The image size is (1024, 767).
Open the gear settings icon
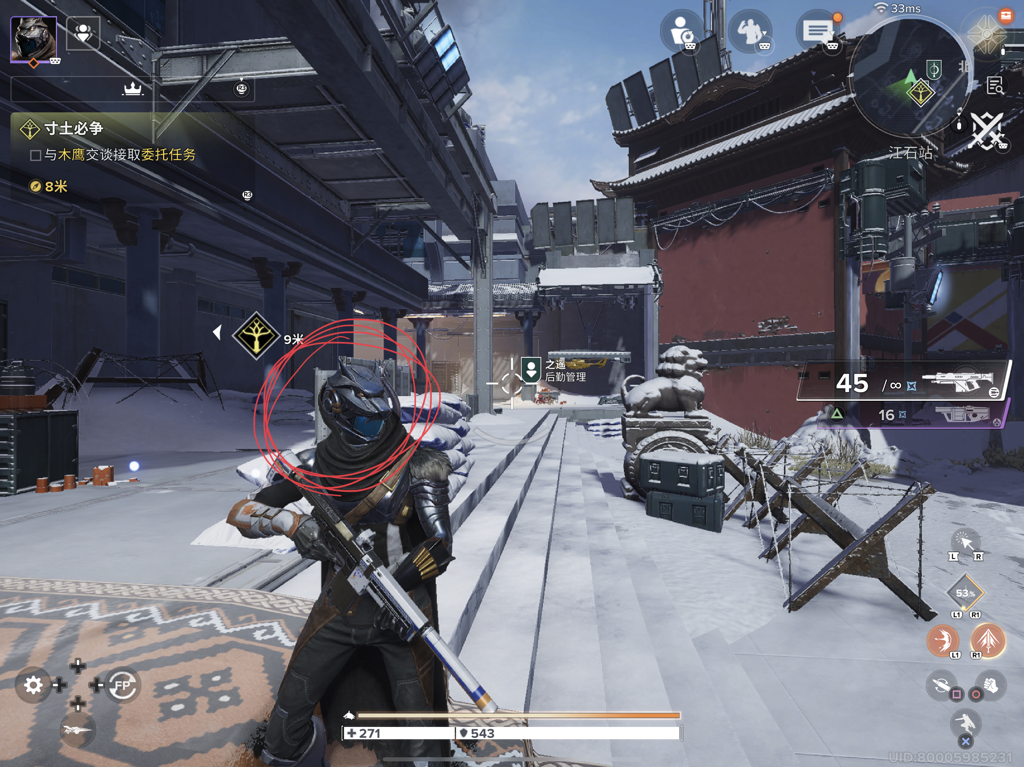[x=34, y=685]
